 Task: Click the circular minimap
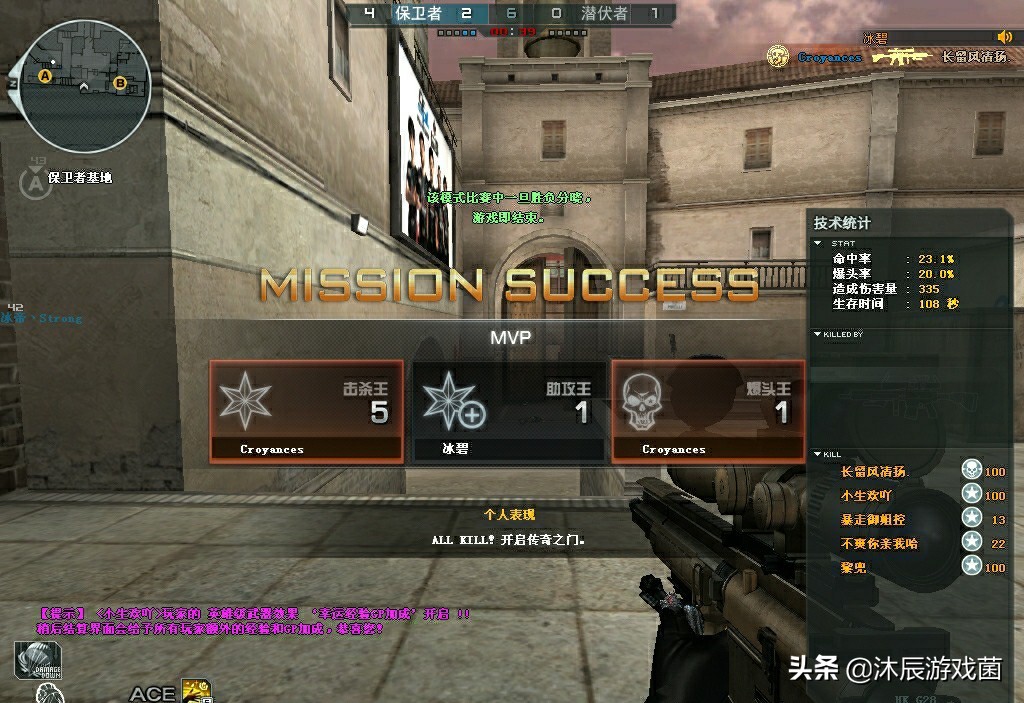pos(84,85)
